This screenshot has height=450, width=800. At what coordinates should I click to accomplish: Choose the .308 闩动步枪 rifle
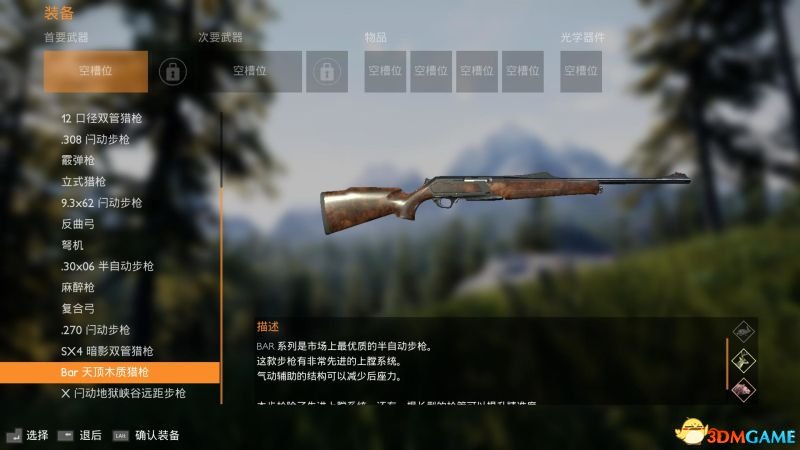[x=101, y=139]
